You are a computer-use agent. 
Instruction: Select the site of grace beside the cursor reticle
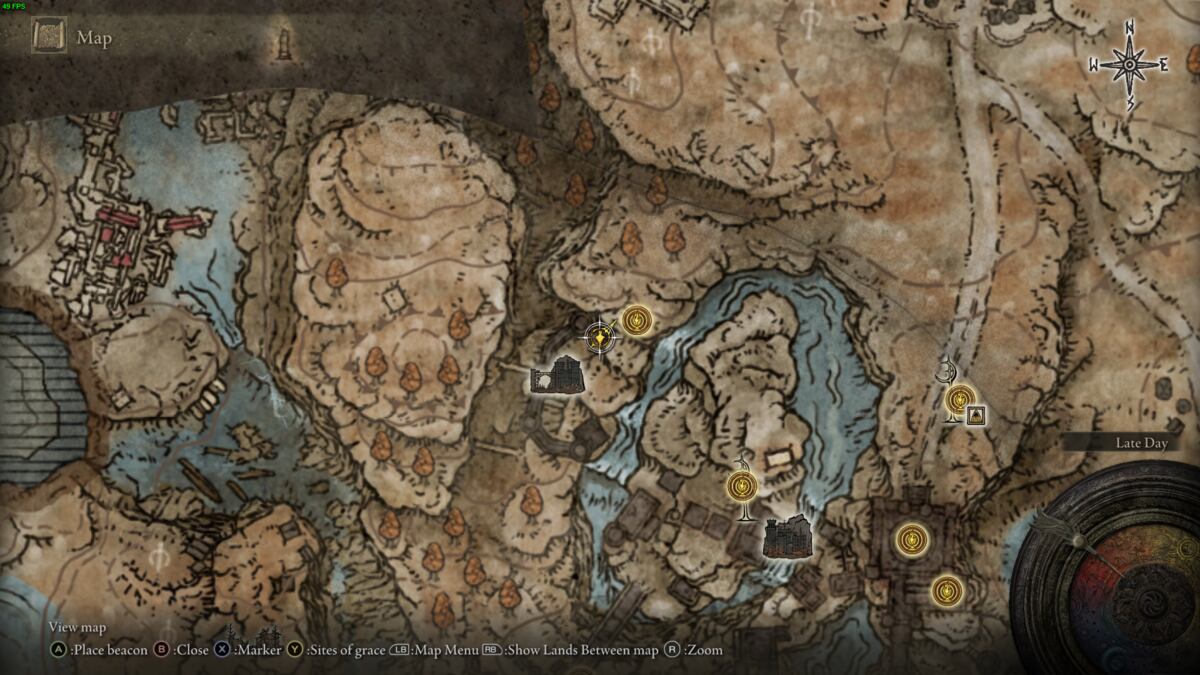point(637,320)
